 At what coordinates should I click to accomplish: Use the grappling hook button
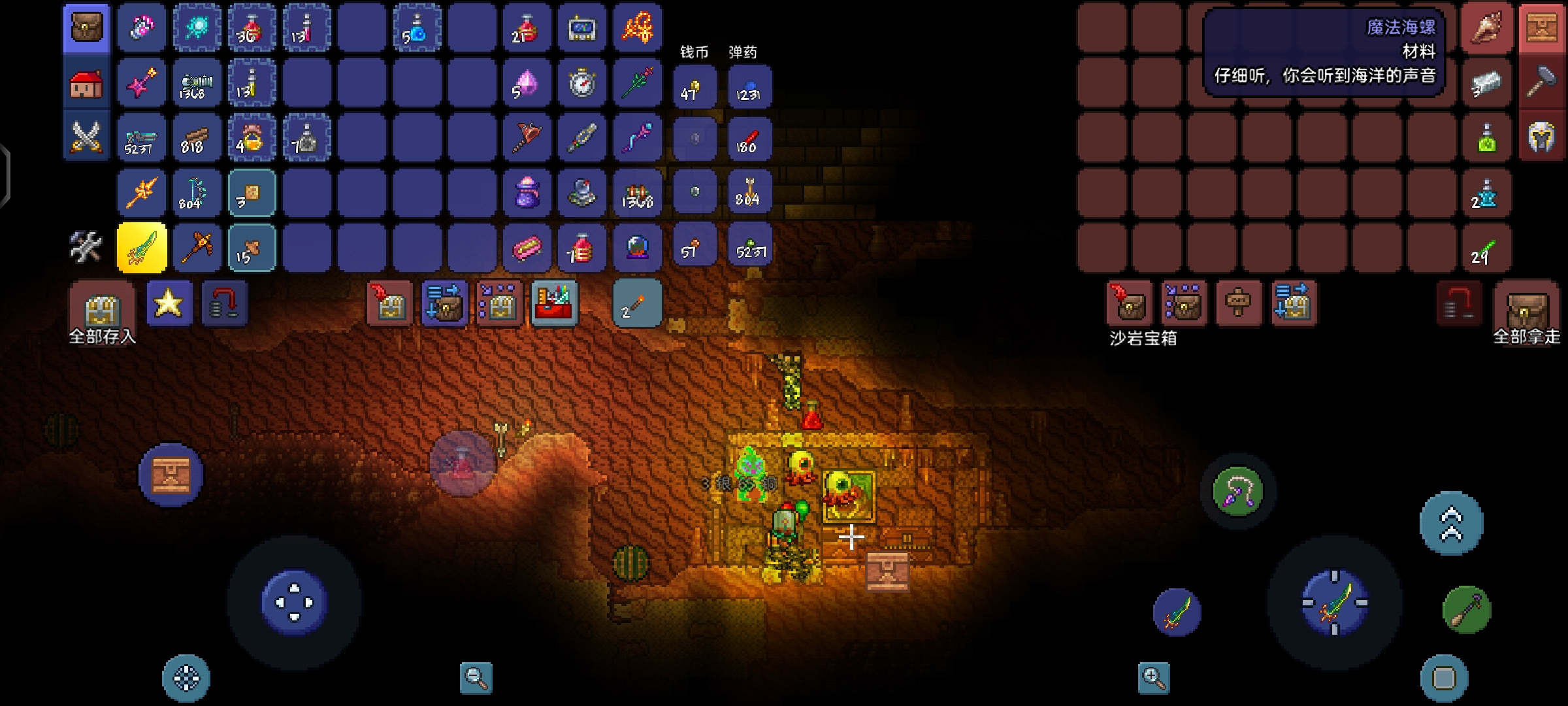1237,492
